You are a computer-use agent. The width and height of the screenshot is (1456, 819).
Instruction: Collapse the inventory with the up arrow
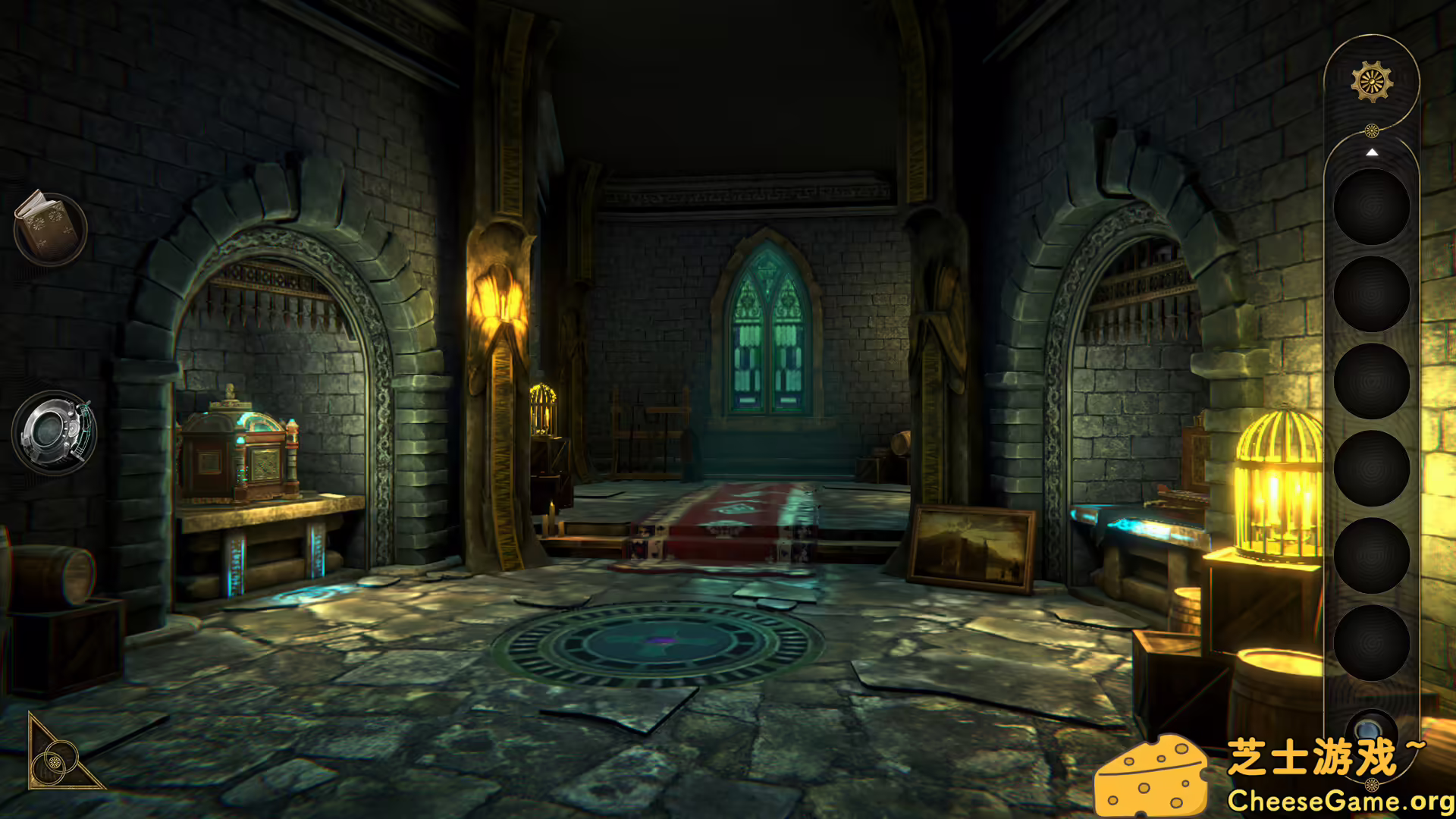point(1372,152)
